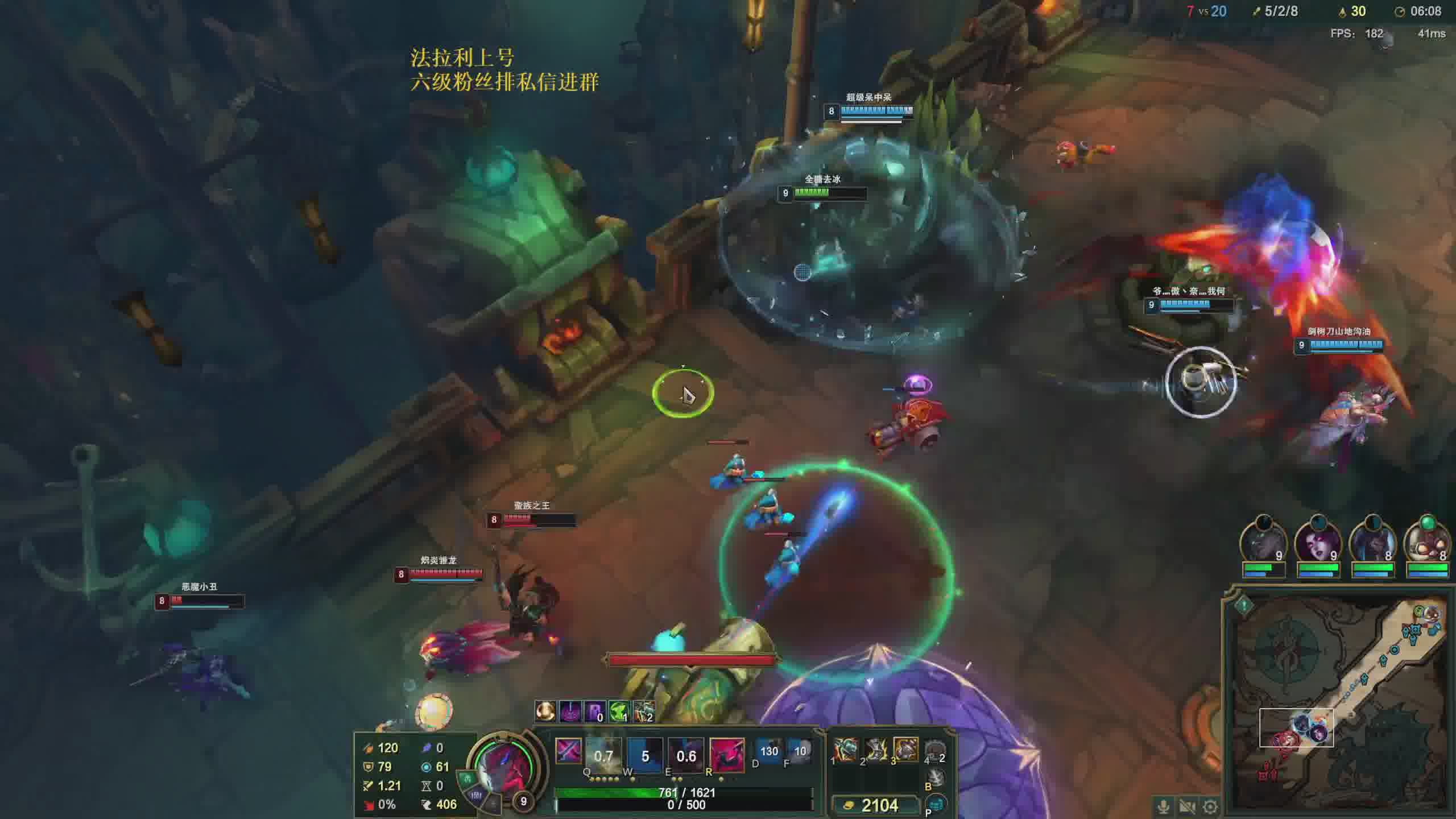Open the shop via the gold counter

point(876,805)
